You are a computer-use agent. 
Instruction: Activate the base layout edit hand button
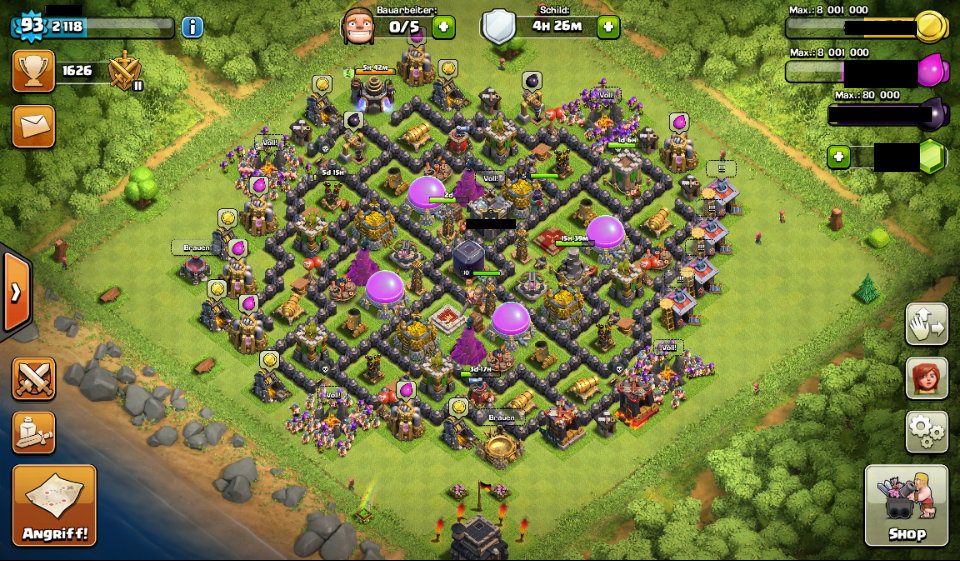(x=926, y=324)
